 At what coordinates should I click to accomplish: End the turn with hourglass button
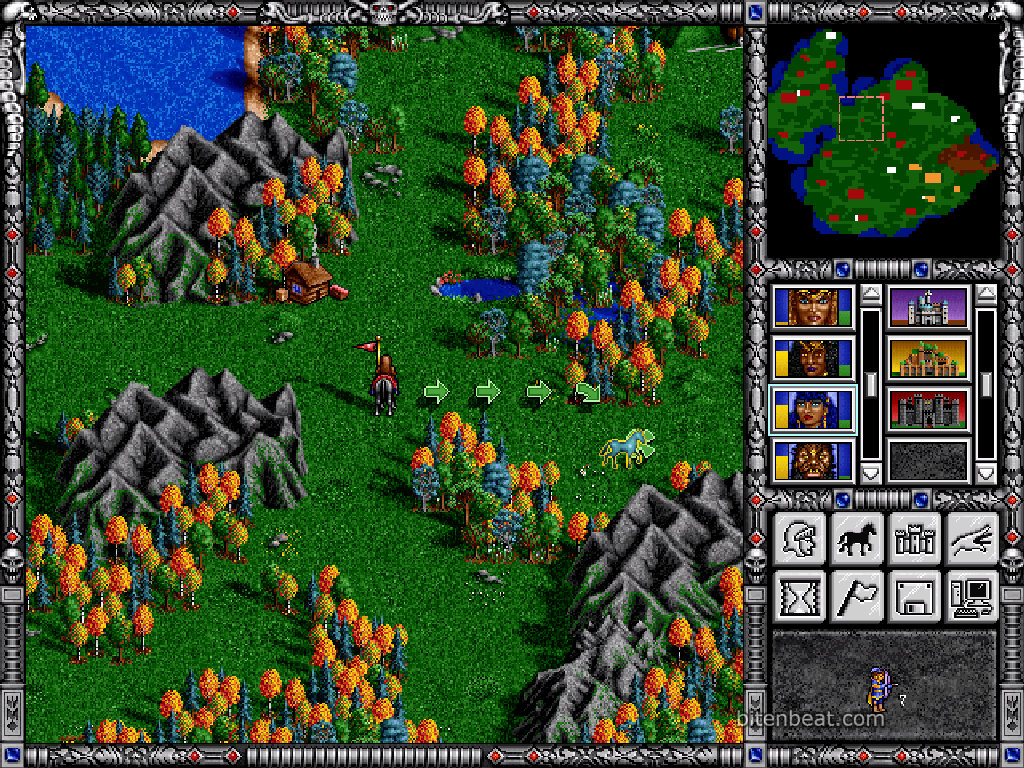coord(798,597)
